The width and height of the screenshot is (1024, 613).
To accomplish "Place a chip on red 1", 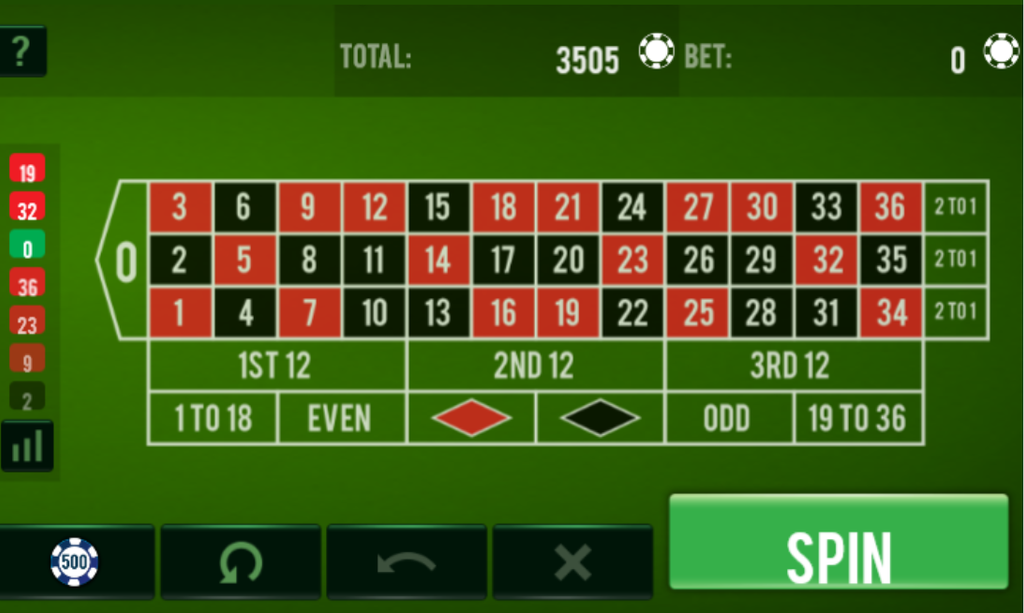I will tap(180, 313).
